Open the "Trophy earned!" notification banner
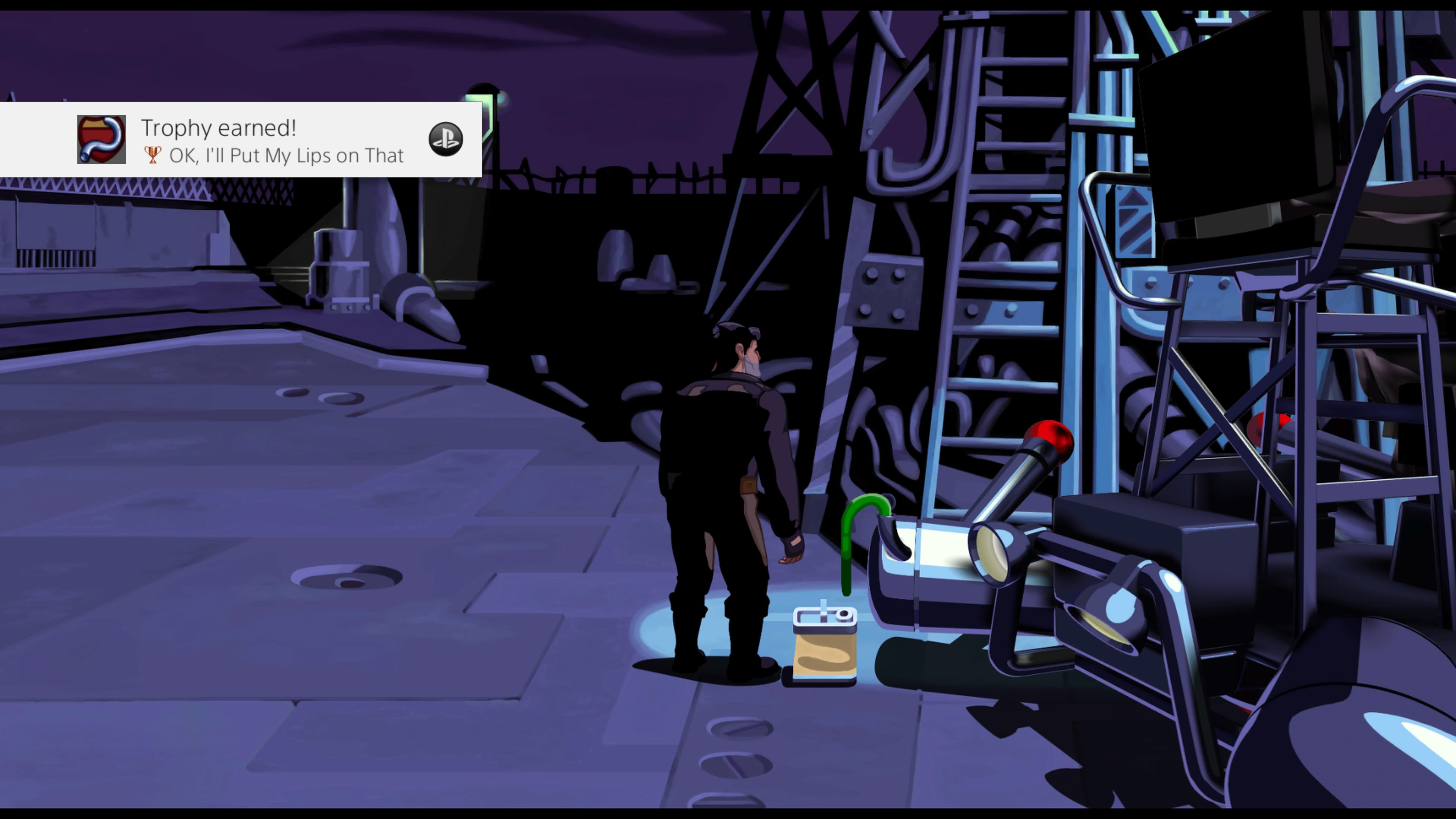This screenshot has width=1456, height=819. 271,140
